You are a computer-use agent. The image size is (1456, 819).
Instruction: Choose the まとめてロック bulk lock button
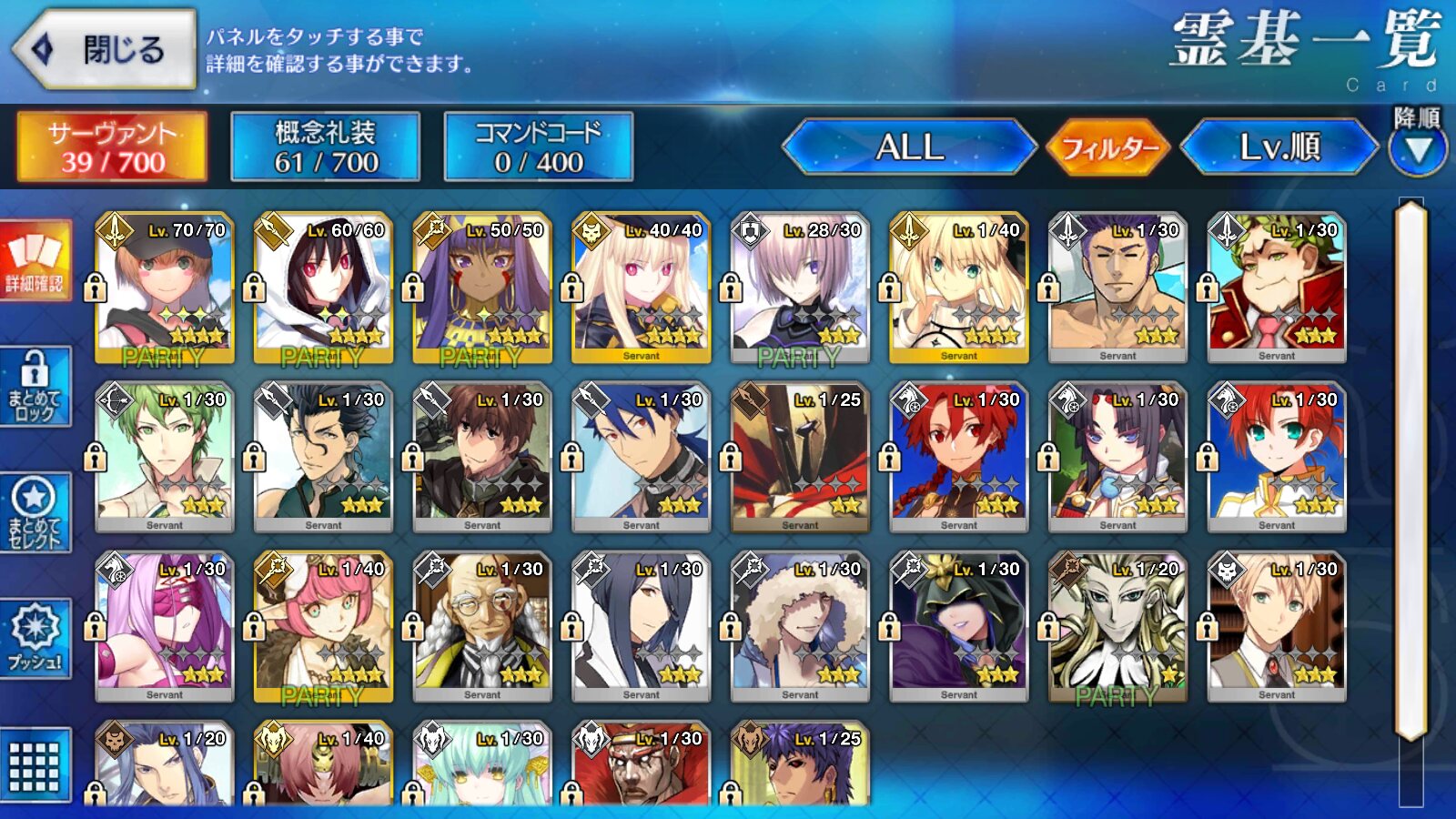click(35, 387)
